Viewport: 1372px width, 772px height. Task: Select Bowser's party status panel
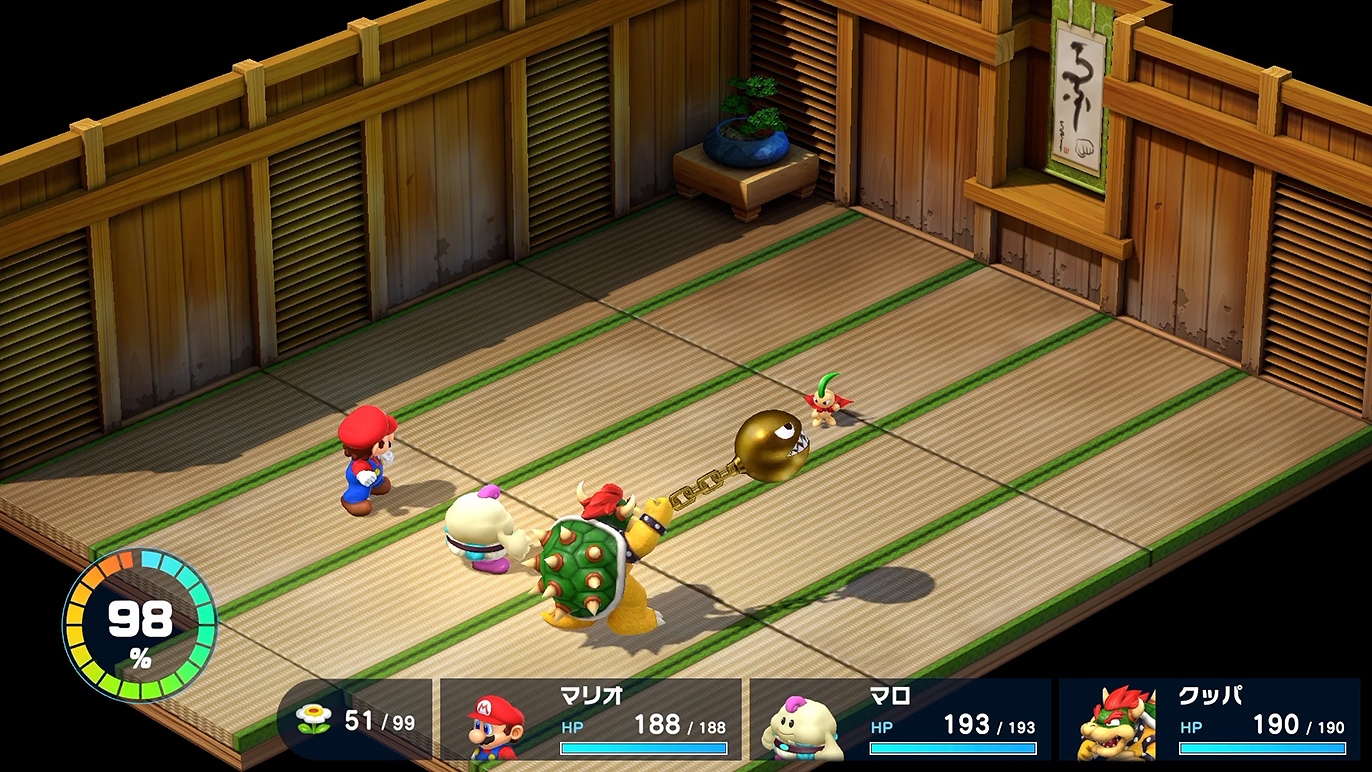click(1208, 720)
